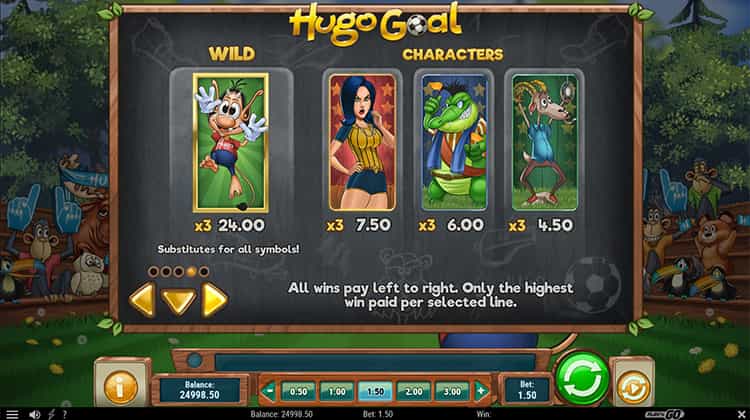
Task: Pick the 1.50 bet option
Action: pos(375,391)
